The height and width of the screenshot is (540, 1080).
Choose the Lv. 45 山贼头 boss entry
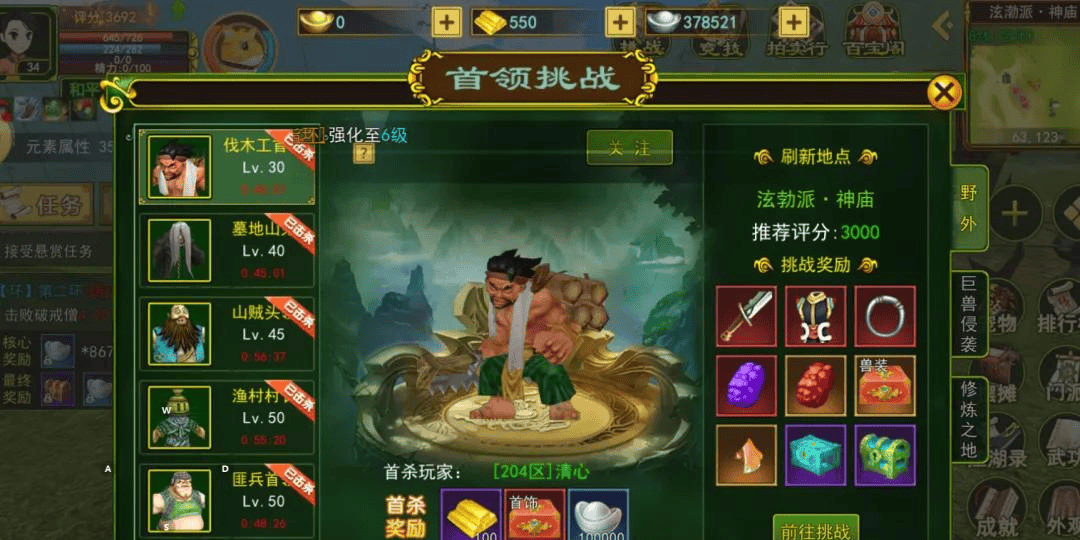227,333
